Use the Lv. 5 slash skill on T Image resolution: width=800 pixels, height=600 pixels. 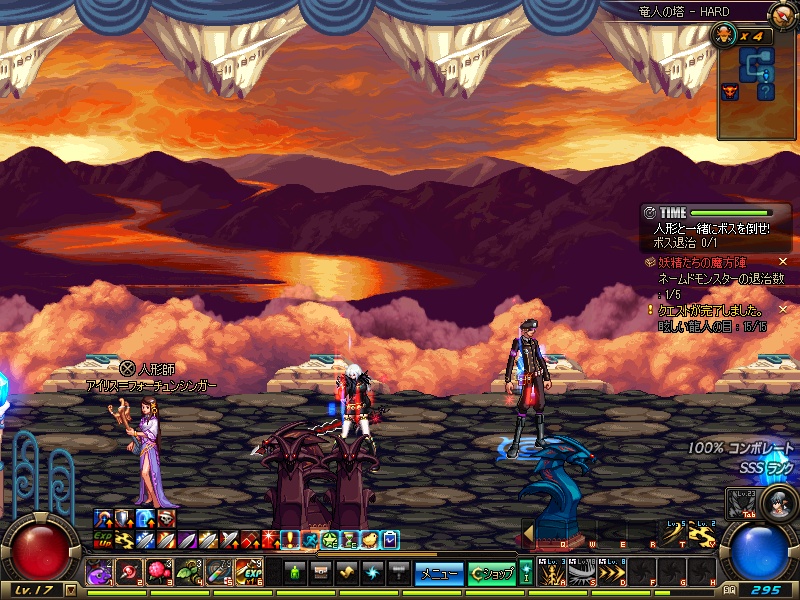[678, 535]
